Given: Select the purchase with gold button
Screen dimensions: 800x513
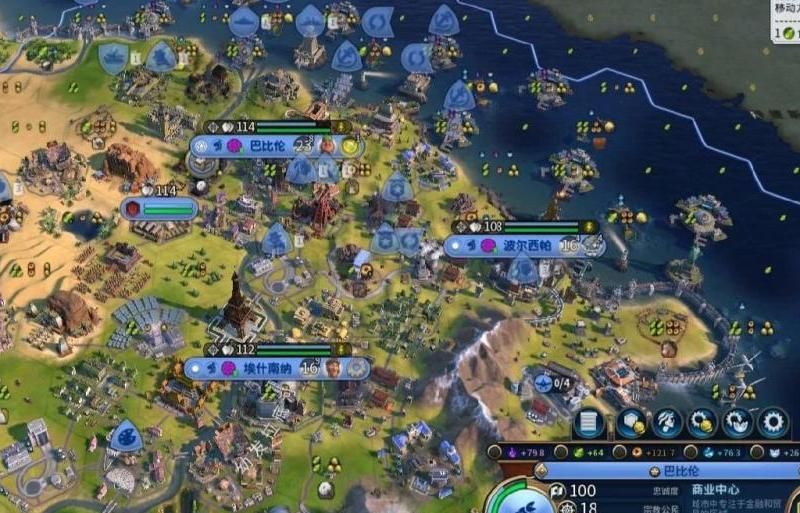Looking at the screenshot, I should 701,422.
